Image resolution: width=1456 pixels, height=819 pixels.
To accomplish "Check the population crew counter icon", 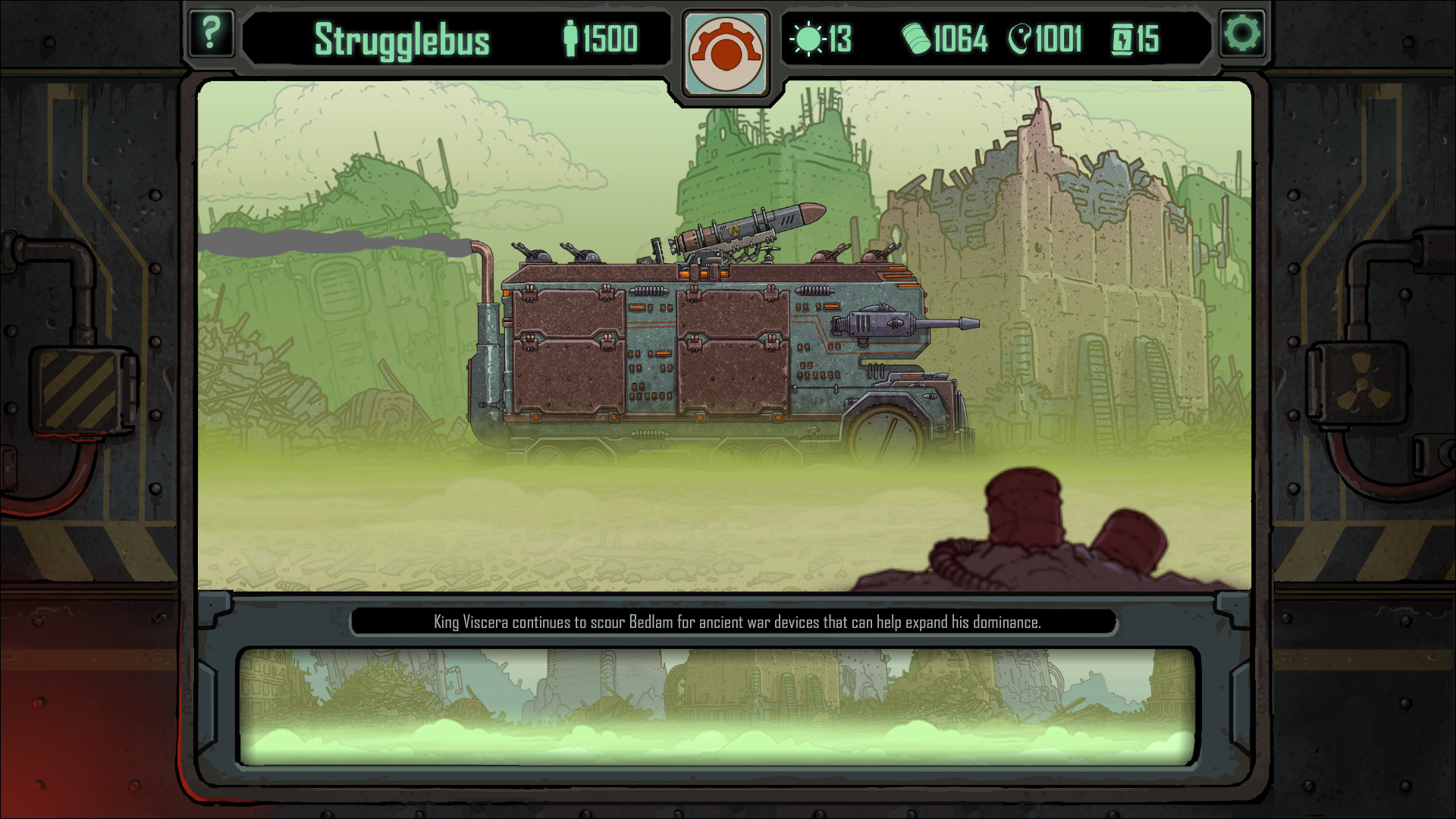I will [571, 36].
